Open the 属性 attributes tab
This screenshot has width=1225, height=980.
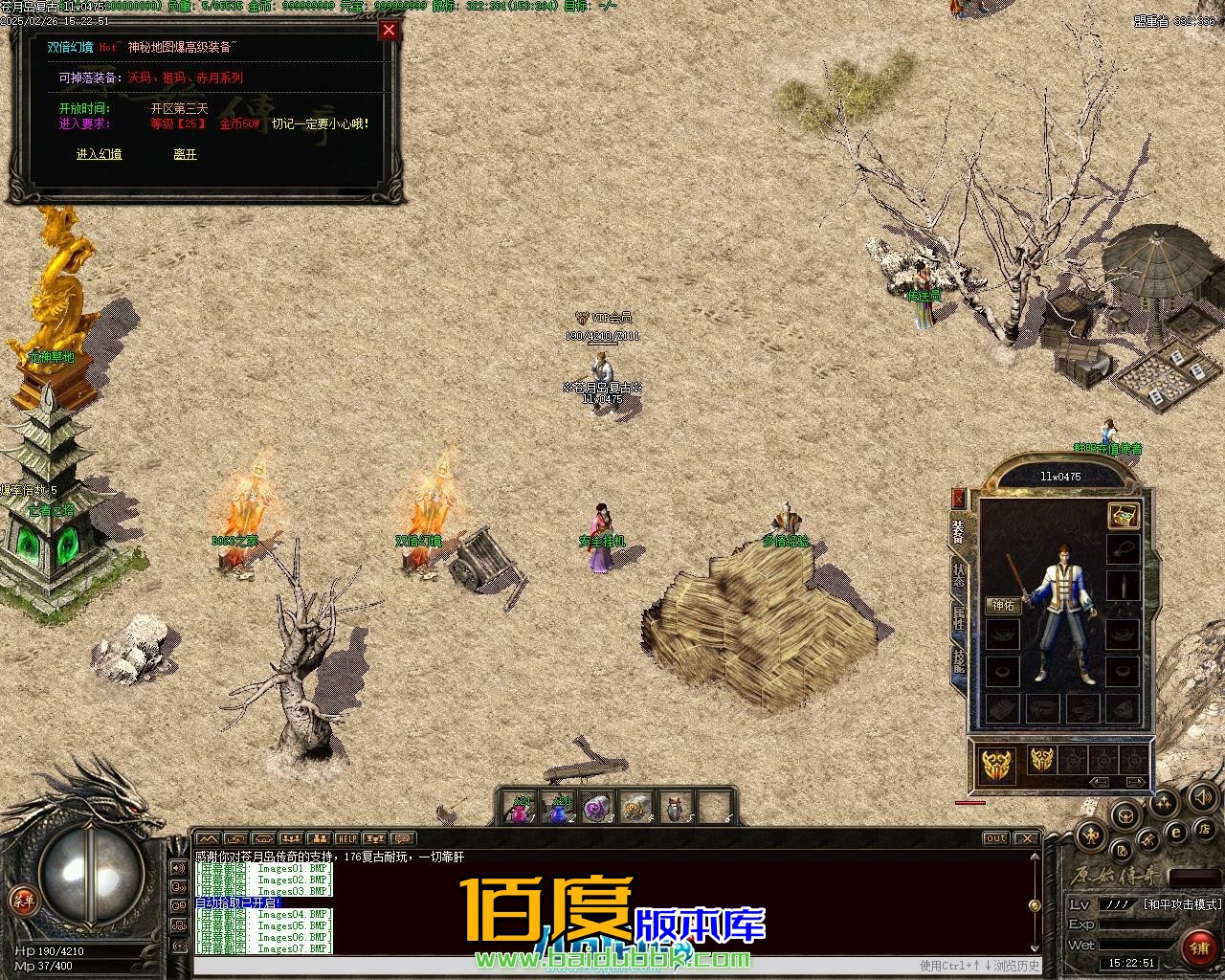958,619
